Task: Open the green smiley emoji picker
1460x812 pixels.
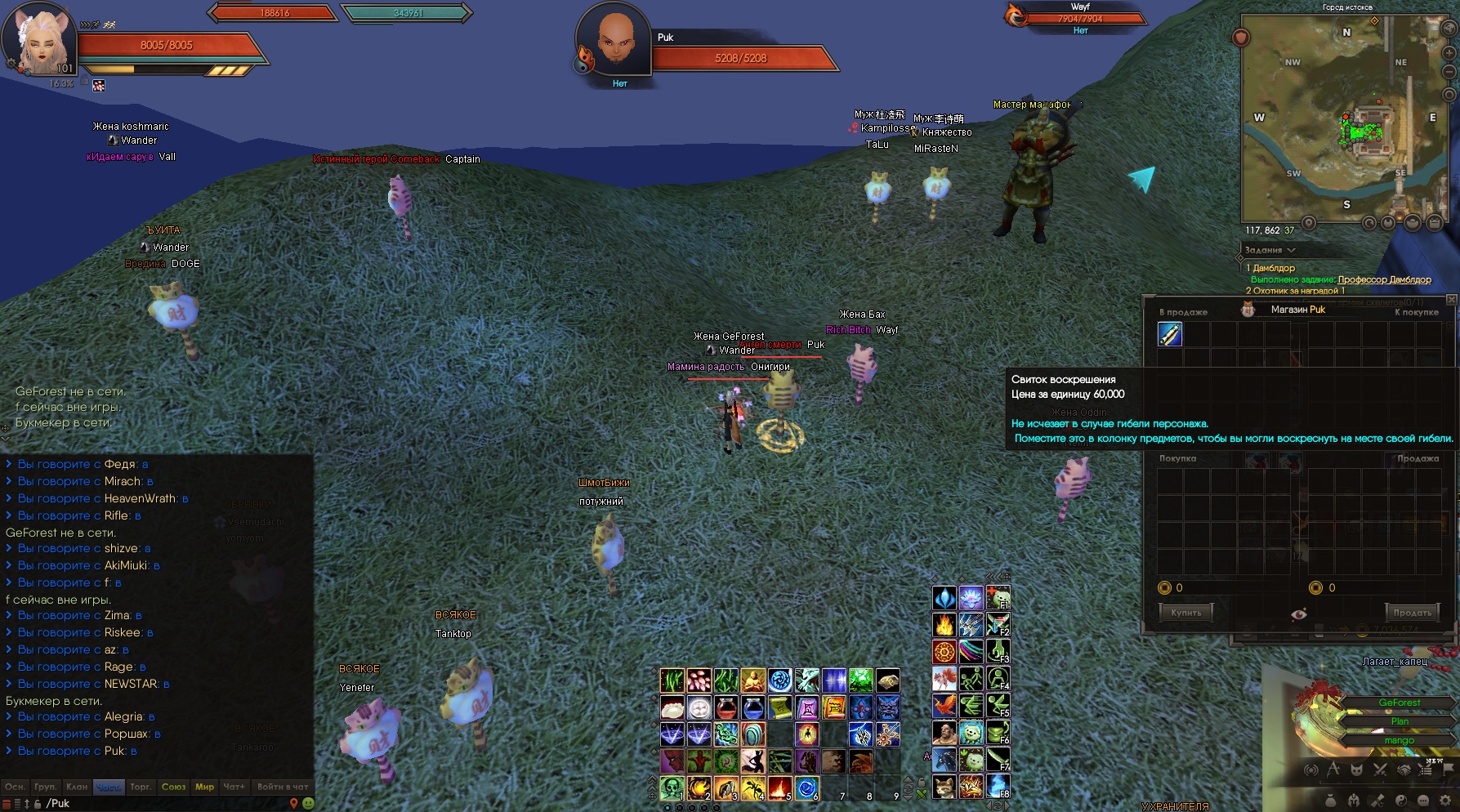Action: 308,803
